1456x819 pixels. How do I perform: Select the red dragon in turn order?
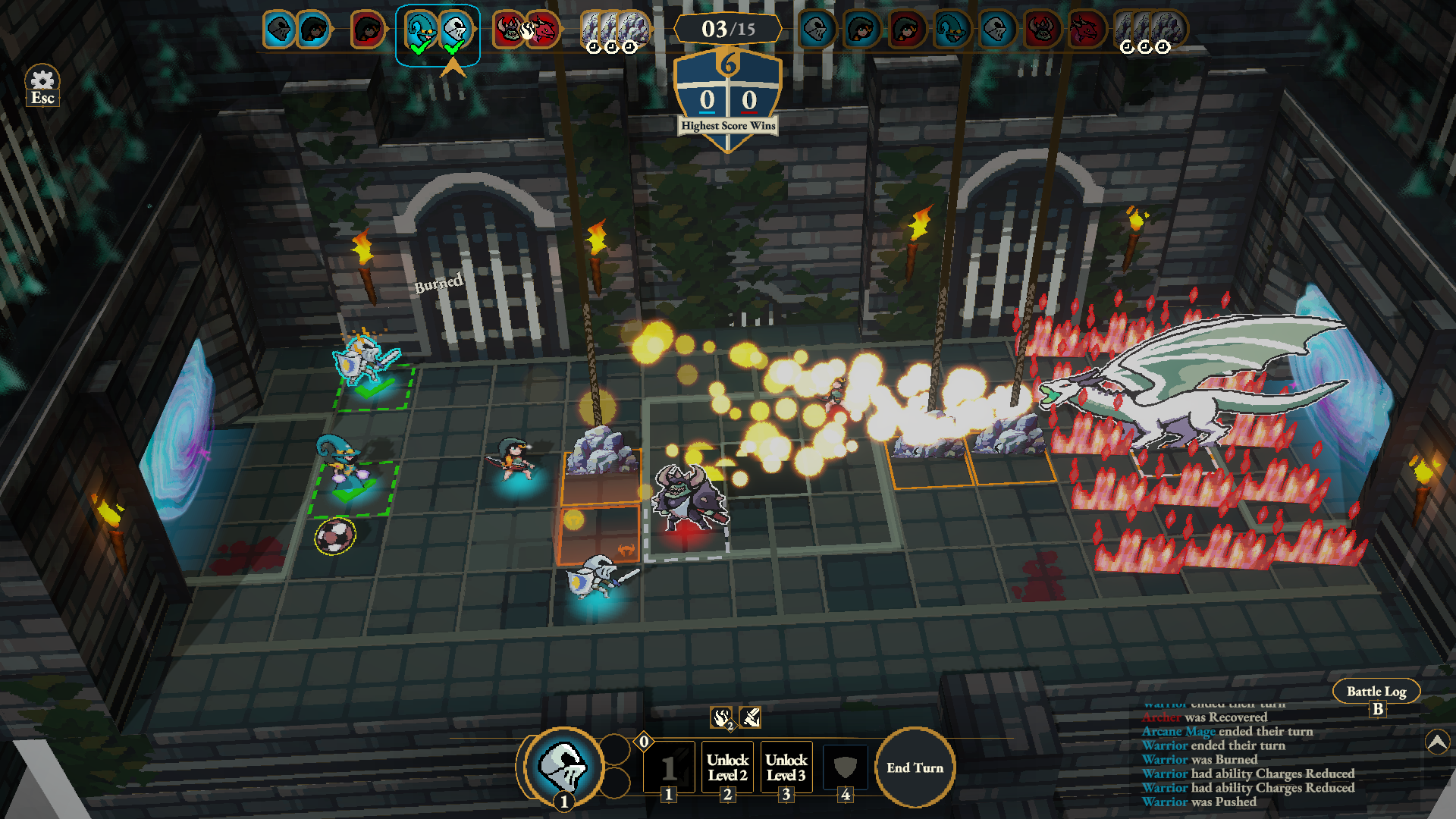[543, 30]
